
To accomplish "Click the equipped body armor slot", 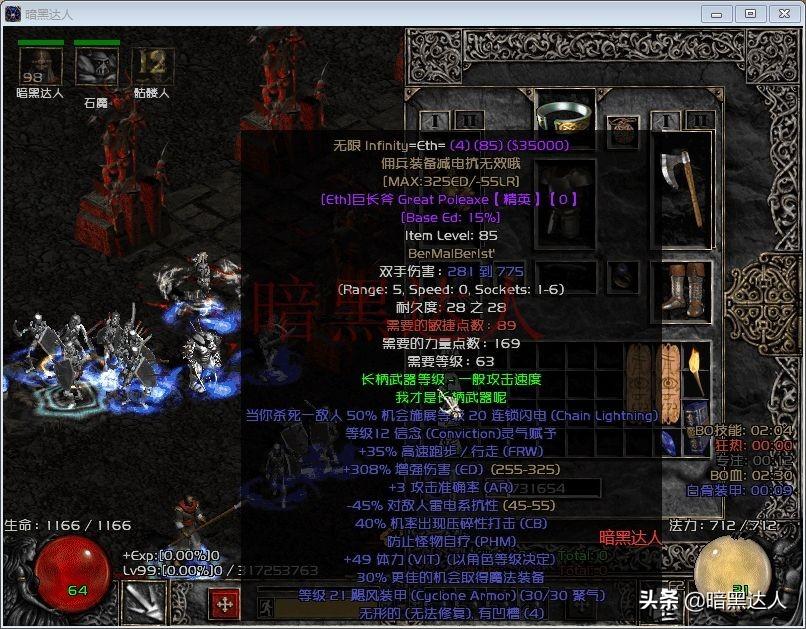I will click(565, 200).
